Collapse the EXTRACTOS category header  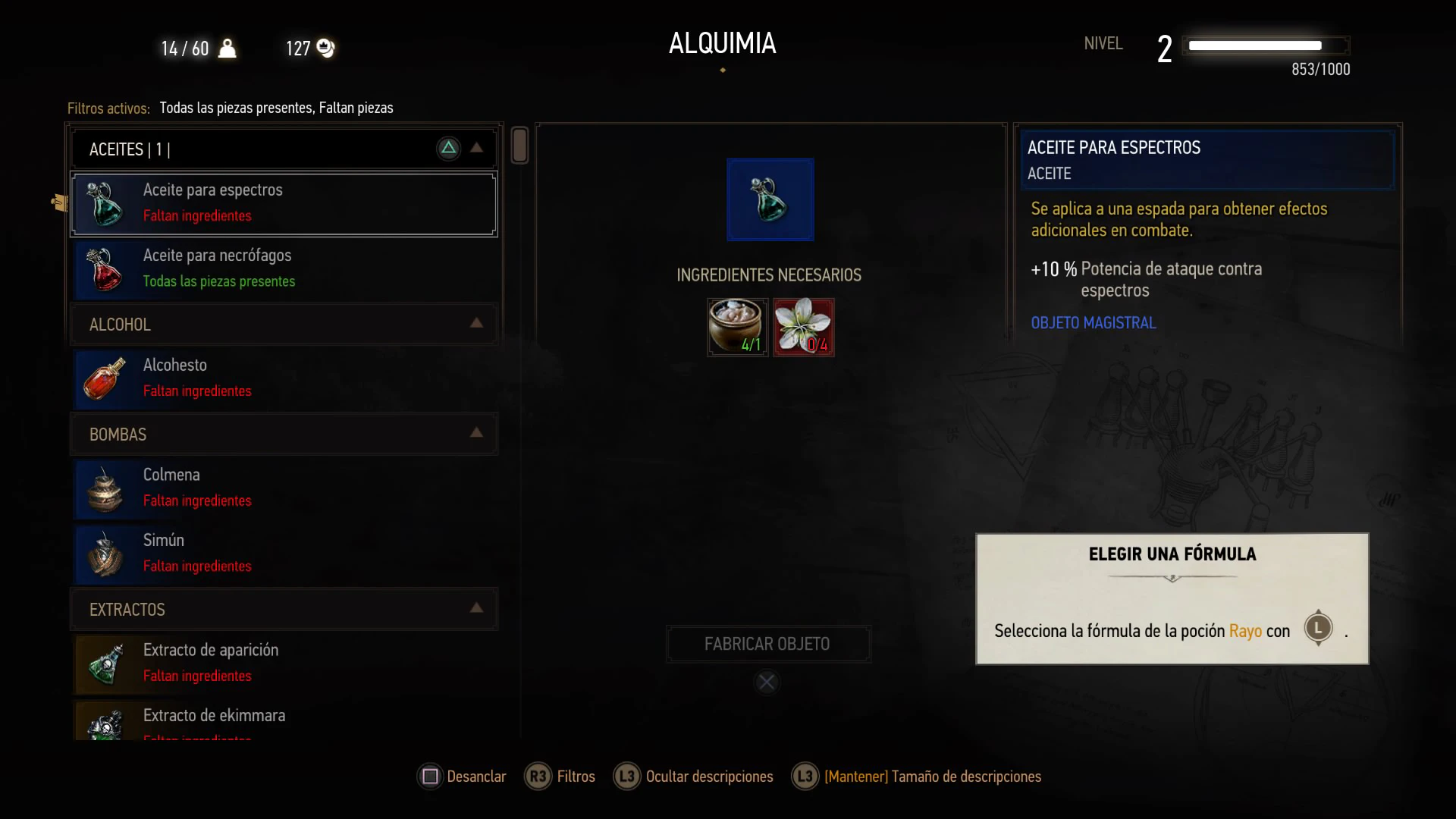point(476,609)
